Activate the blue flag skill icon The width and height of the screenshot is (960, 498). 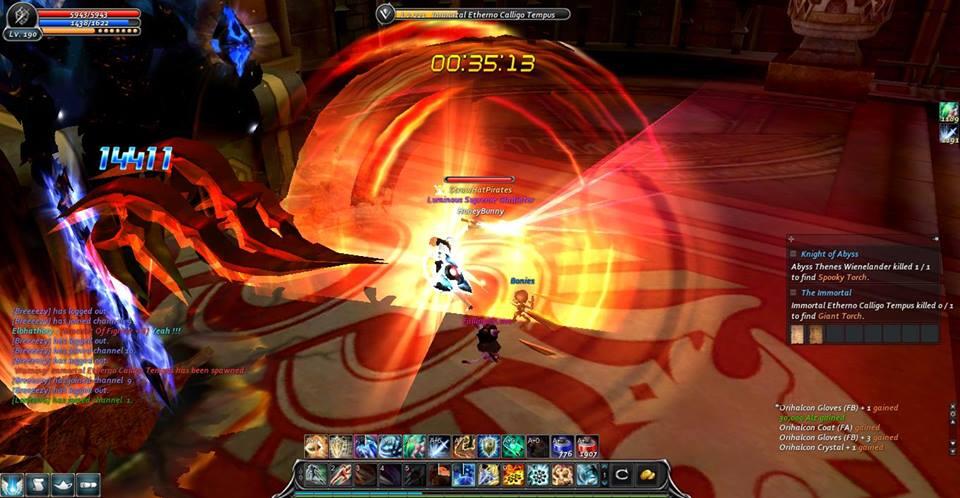463,474
